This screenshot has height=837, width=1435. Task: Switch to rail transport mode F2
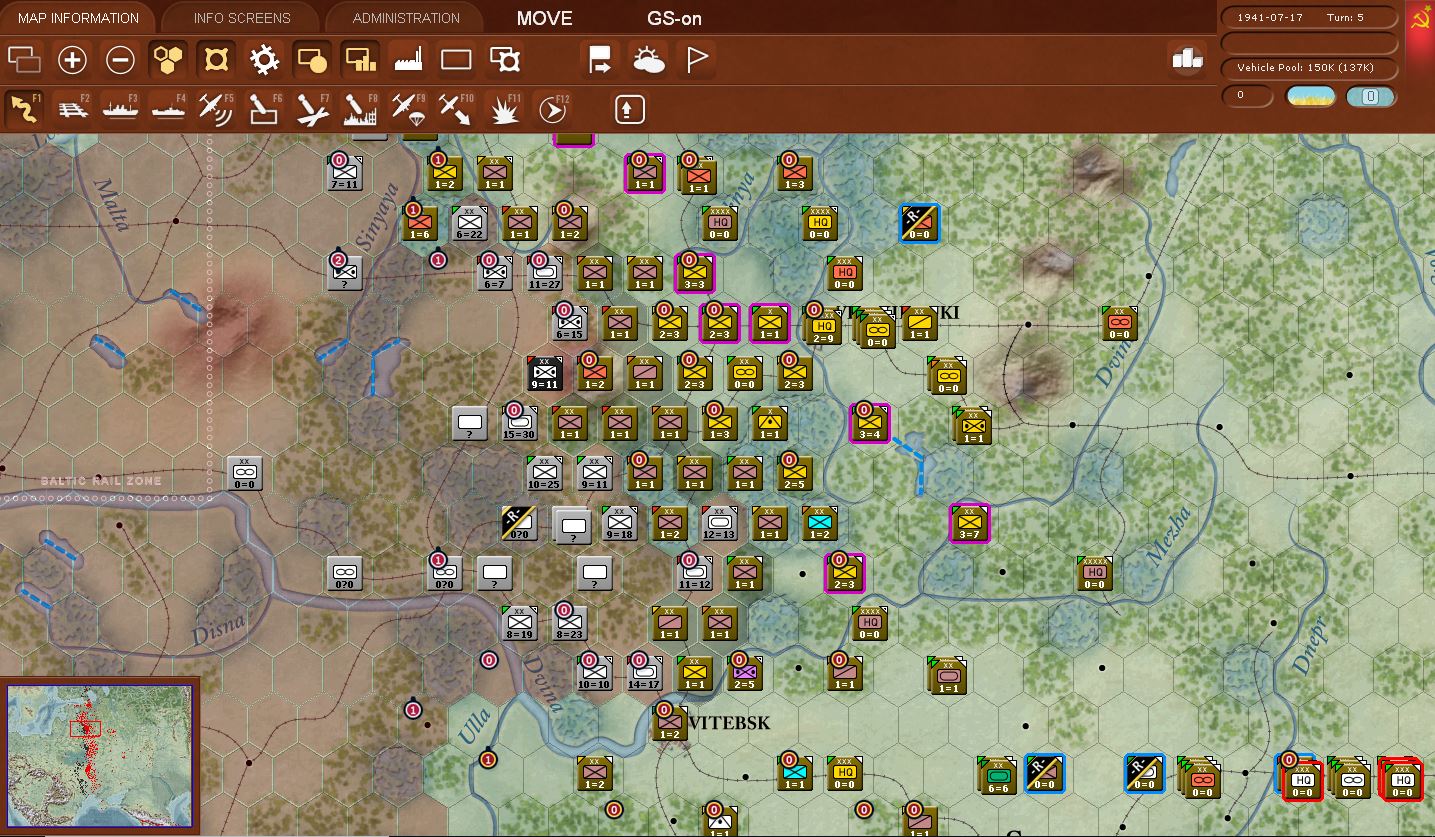[x=74, y=108]
